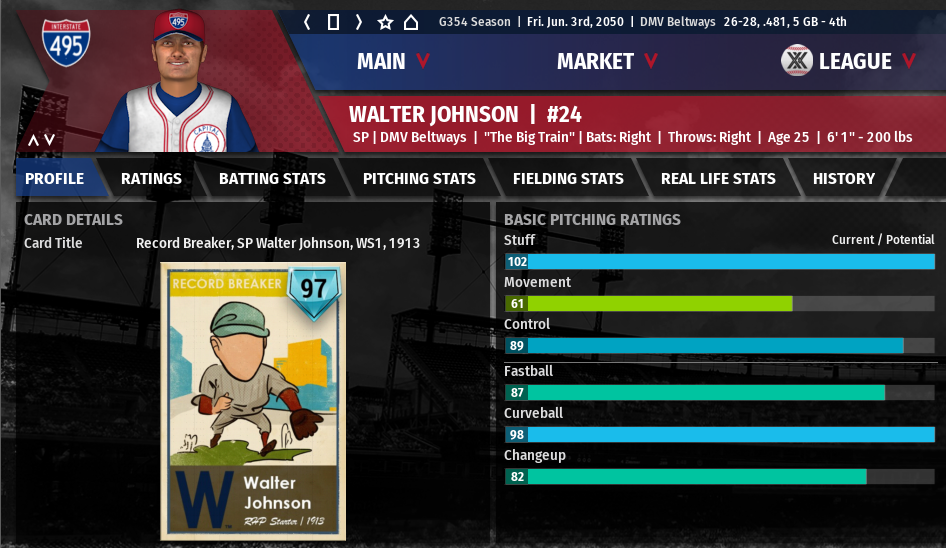Show the Pitching Stats tab
Screen dimensions: 946x548
[x=419, y=178]
